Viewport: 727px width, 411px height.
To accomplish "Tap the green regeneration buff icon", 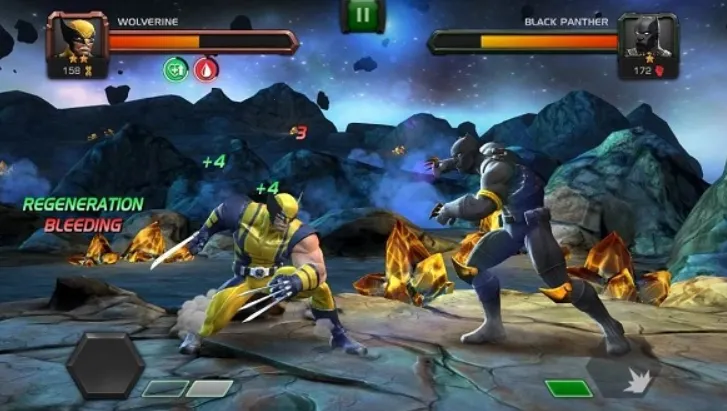I will pyautogui.click(x=177, y=69).
